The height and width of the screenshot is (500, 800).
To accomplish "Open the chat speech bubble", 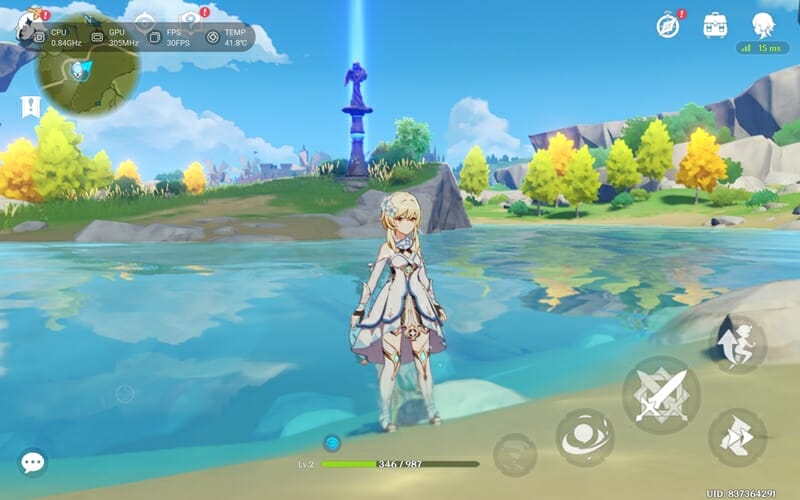I will click(x=33, y=461).
